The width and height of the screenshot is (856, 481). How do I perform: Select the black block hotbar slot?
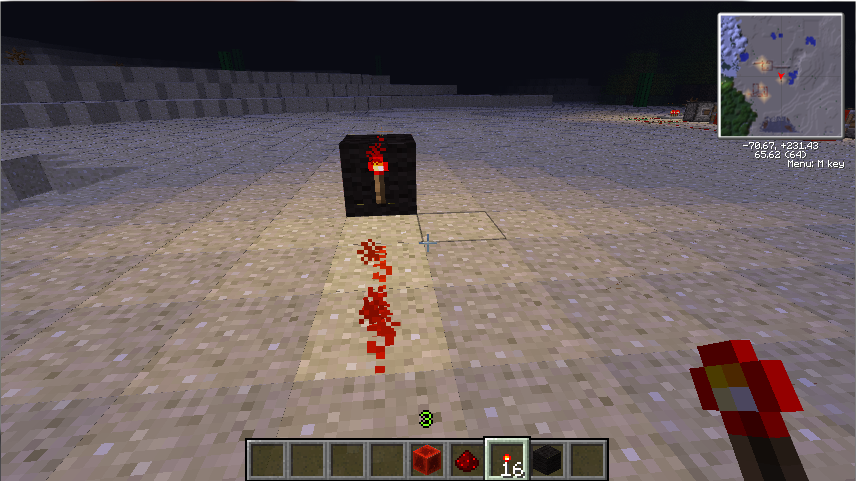click(547, 460)
